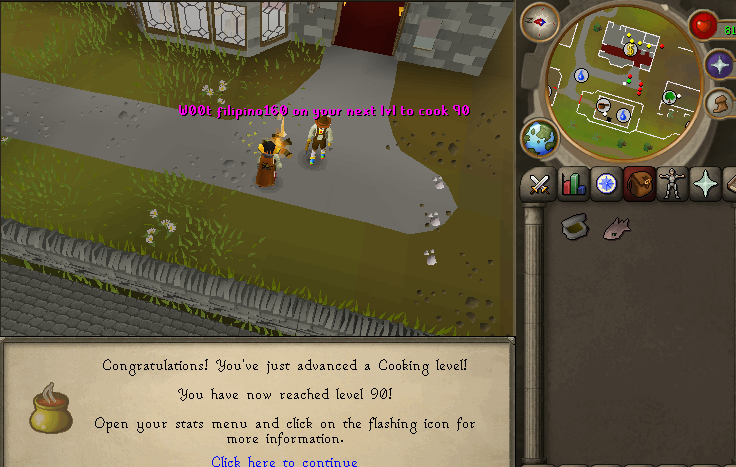This screenshot has width=736, height=467.
Task: Click here to continue the level-up dialogue
Action: point(284,461)
